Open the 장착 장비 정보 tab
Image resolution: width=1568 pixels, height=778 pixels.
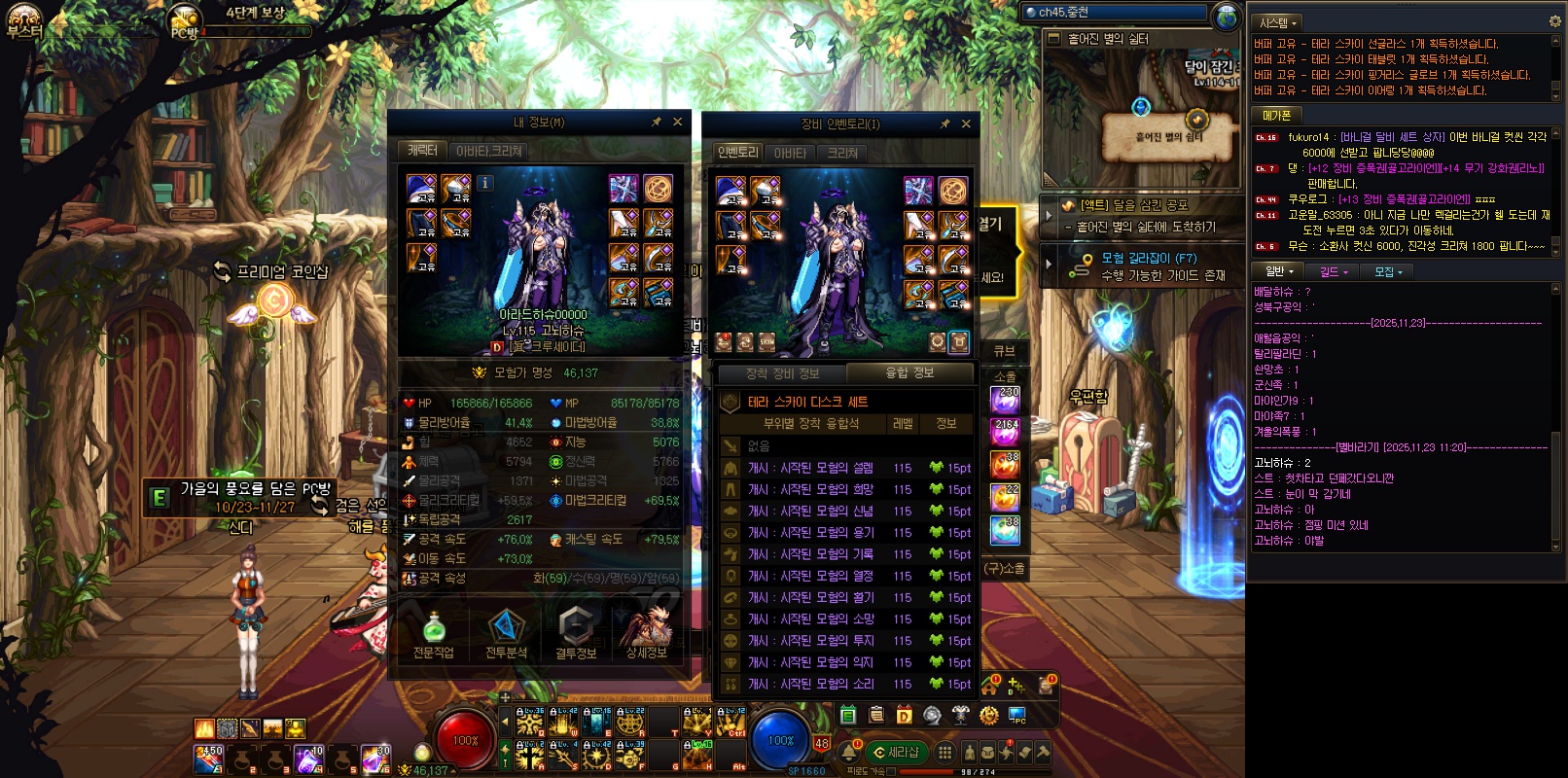(x=782, y=373)
